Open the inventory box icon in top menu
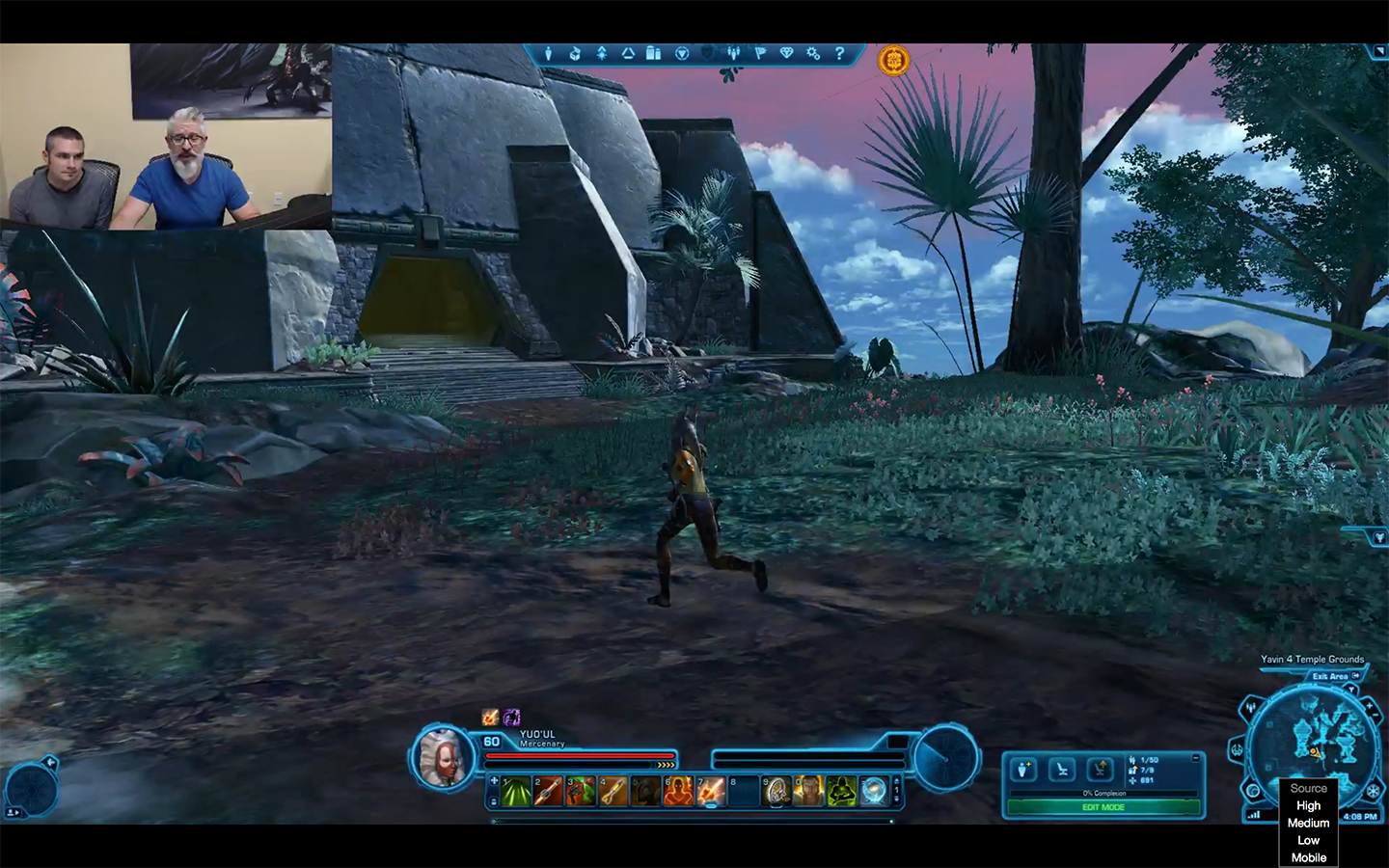Viewport: 1389px width, 868px height. pyautogui.click(x=575, y=54)
